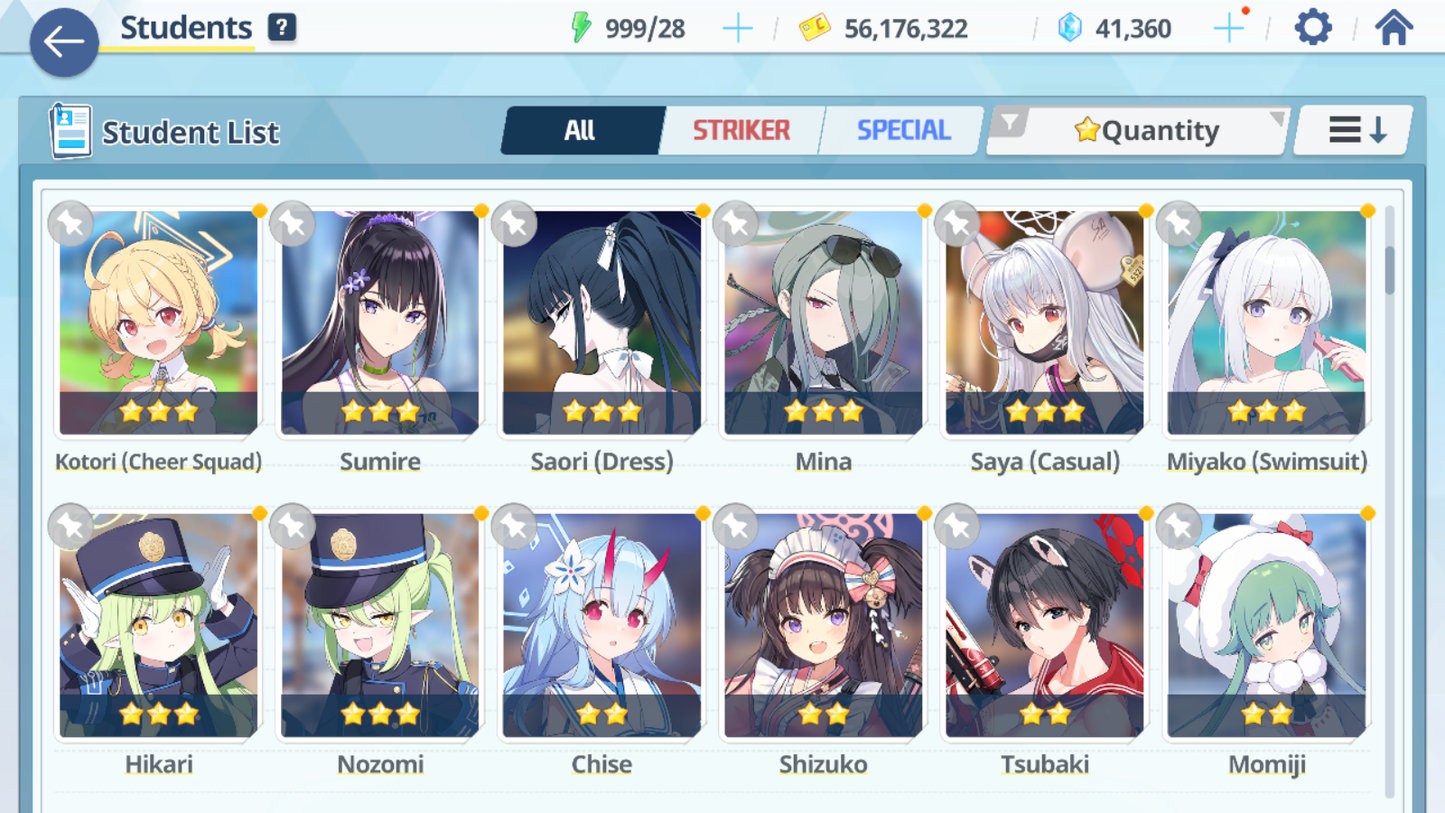Toggle the favorite pin on Tsubaki's card
1445x813 pixels.
(x=957, y=526)
